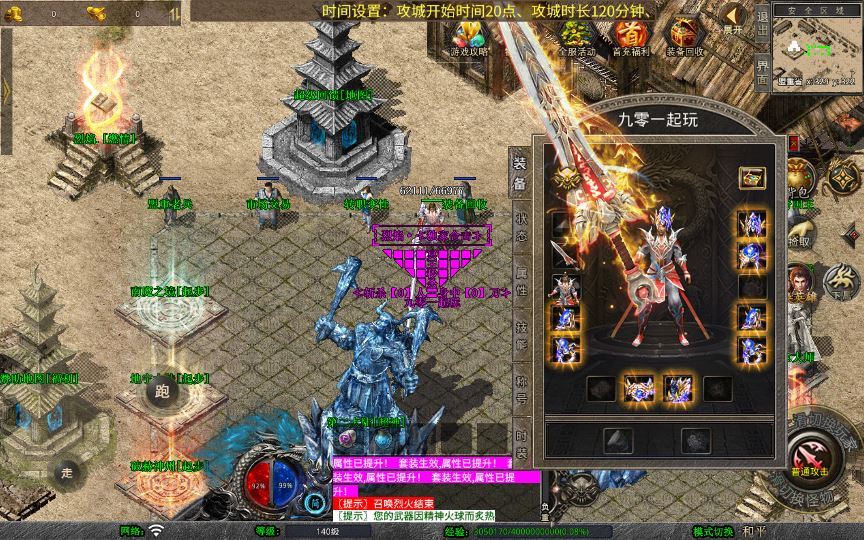The height and width of the screenshot is (540, 864).
Task: Open the 全服活动 server events icon
Action: click(x=576, y=36)
